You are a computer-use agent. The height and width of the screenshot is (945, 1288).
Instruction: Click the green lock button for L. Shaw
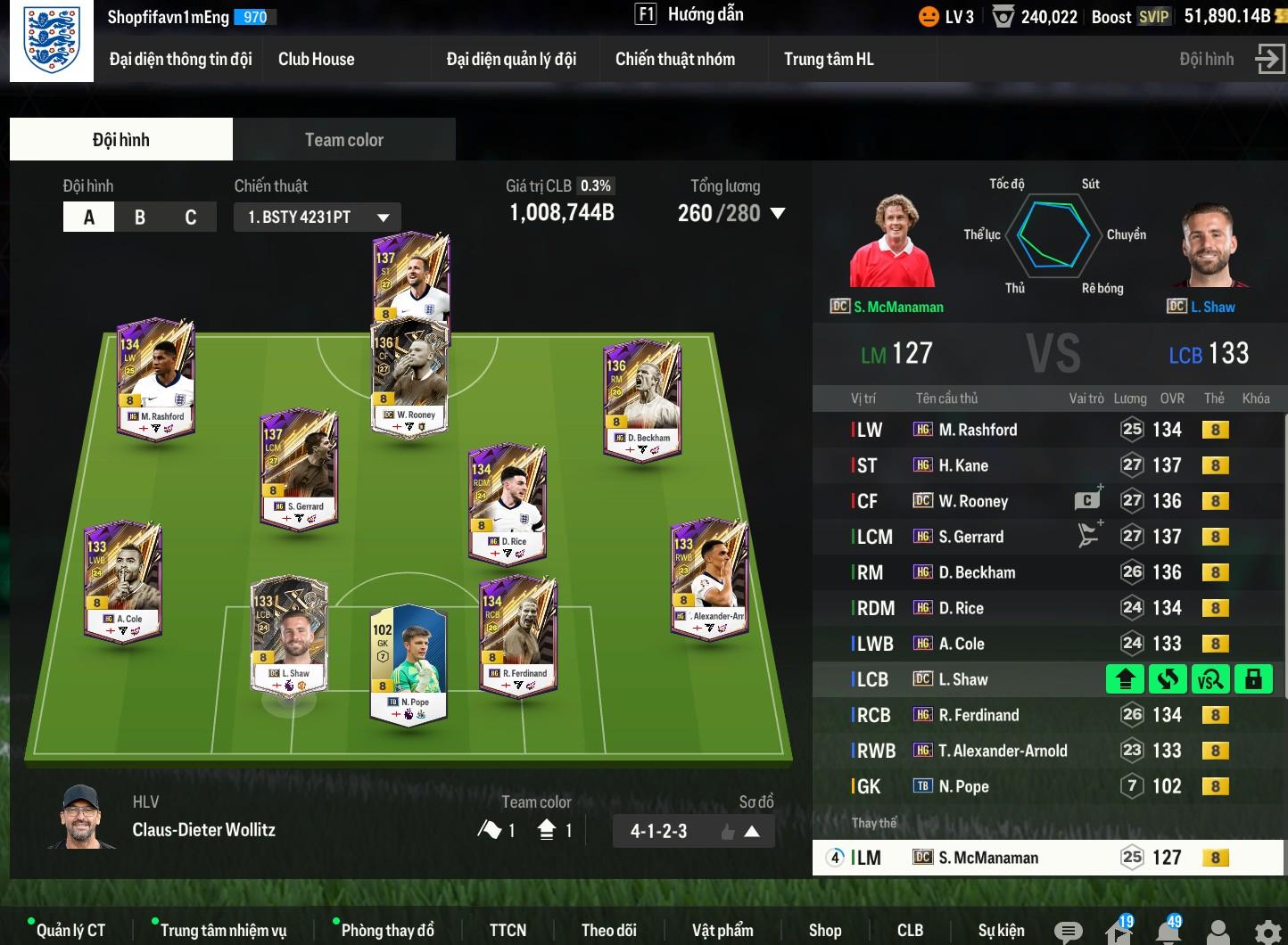(1253, 679)
